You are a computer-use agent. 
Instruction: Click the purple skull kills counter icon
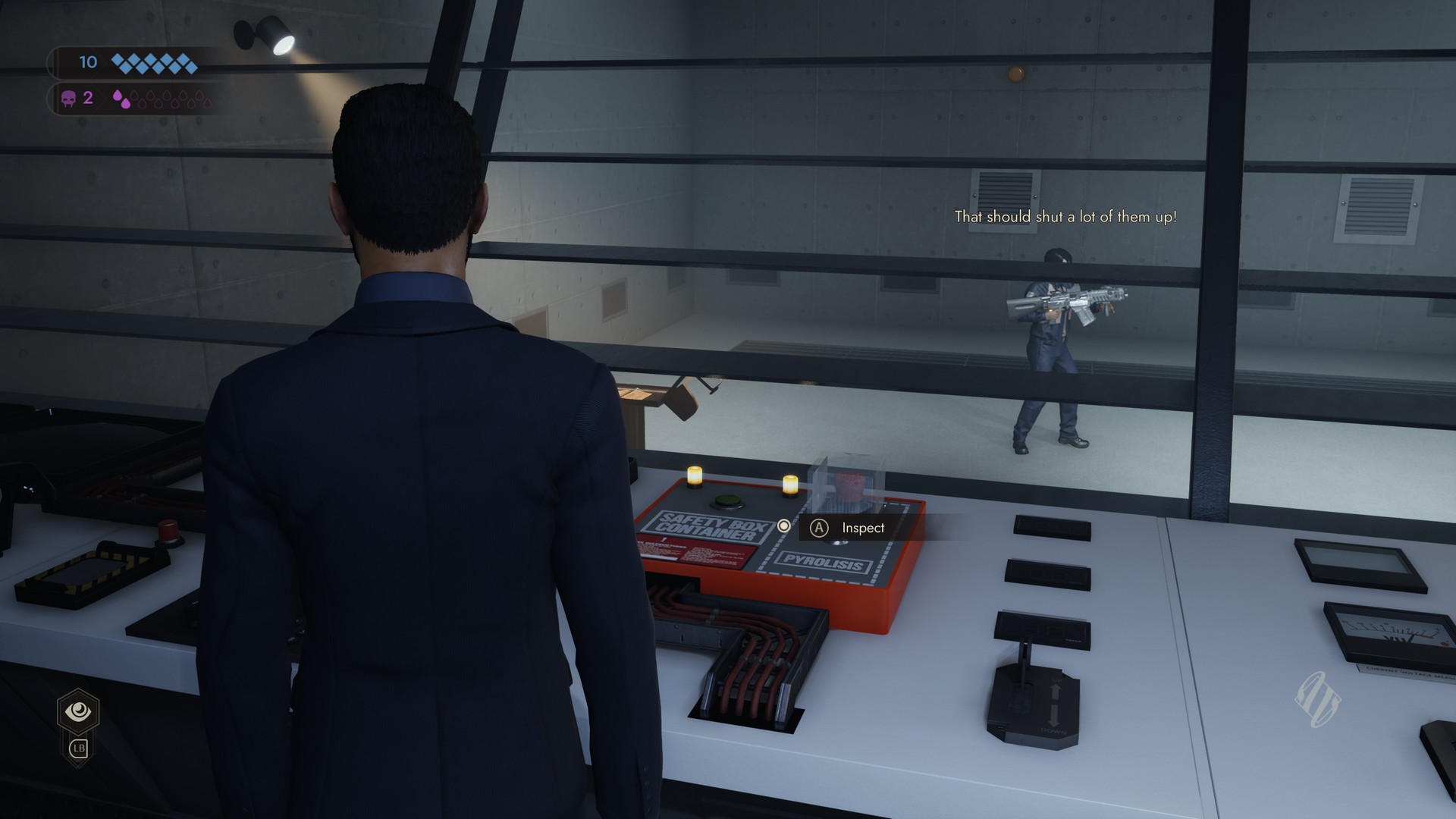tap(69, 97)
